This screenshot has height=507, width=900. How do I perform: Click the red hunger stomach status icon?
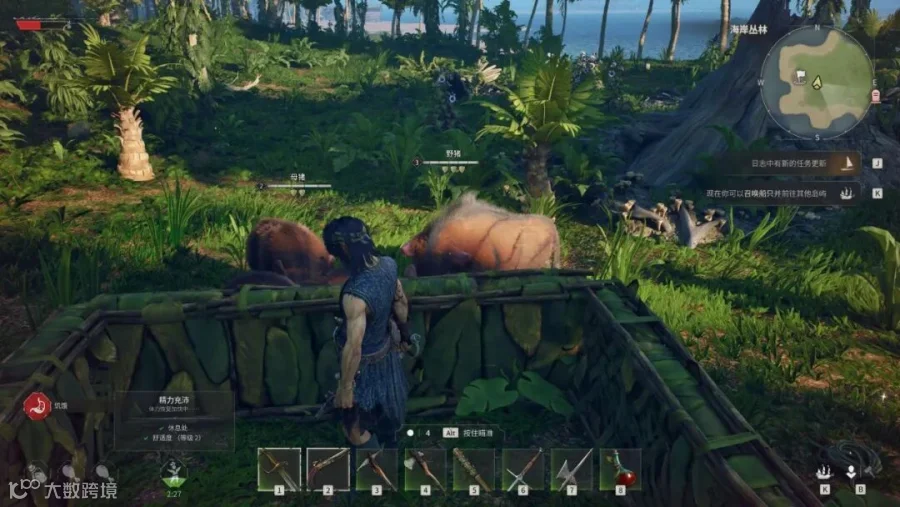tap(37, 406)
